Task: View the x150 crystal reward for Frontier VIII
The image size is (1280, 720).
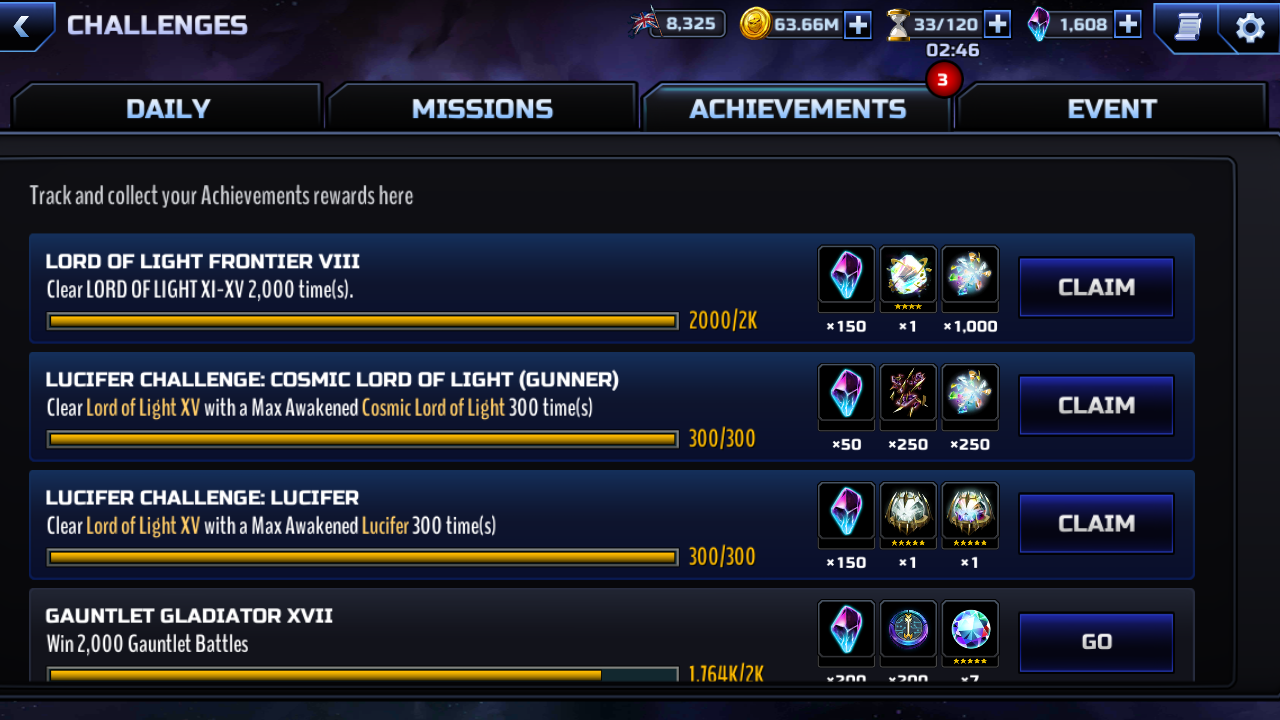Action: click(x=846, y=274)
